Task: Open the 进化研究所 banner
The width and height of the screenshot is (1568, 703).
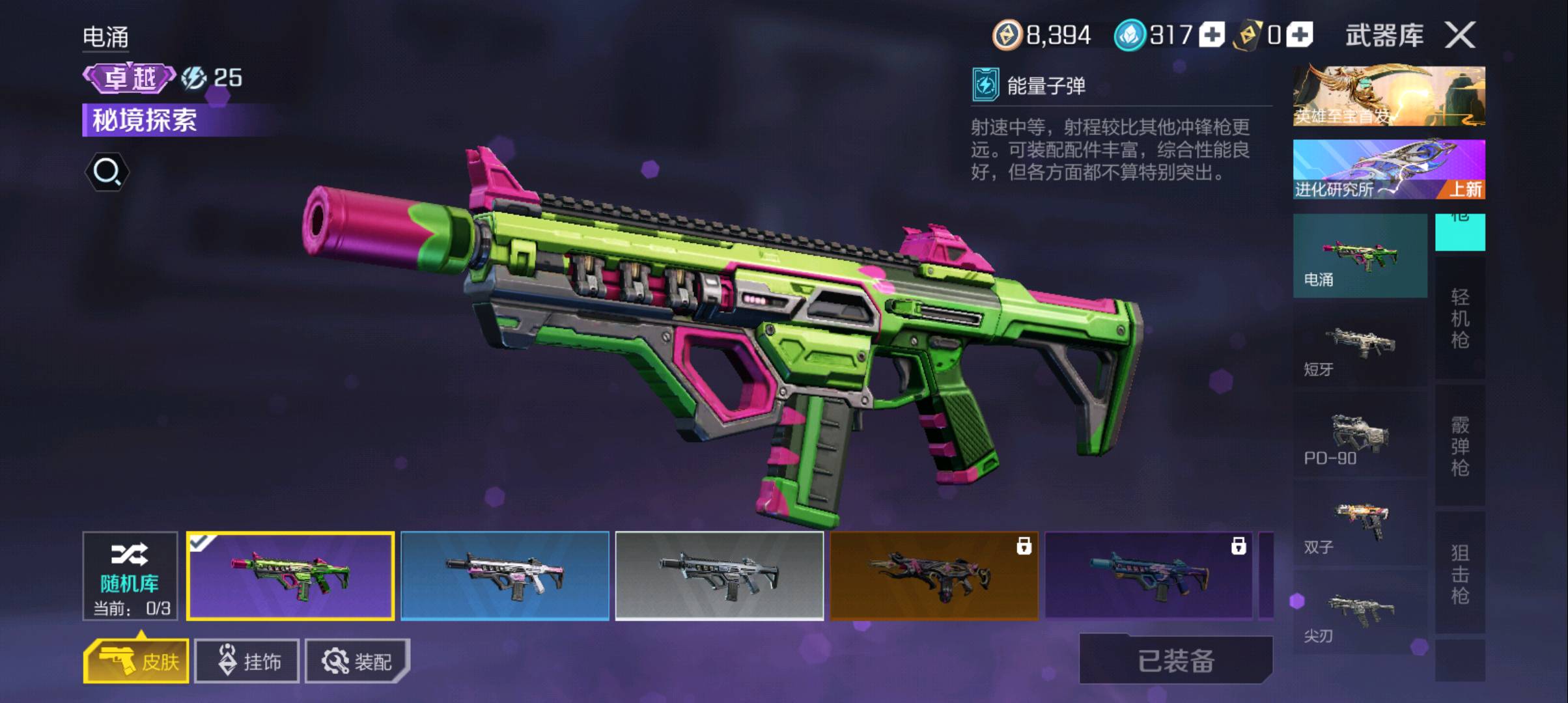Action: coord(1388,169)
